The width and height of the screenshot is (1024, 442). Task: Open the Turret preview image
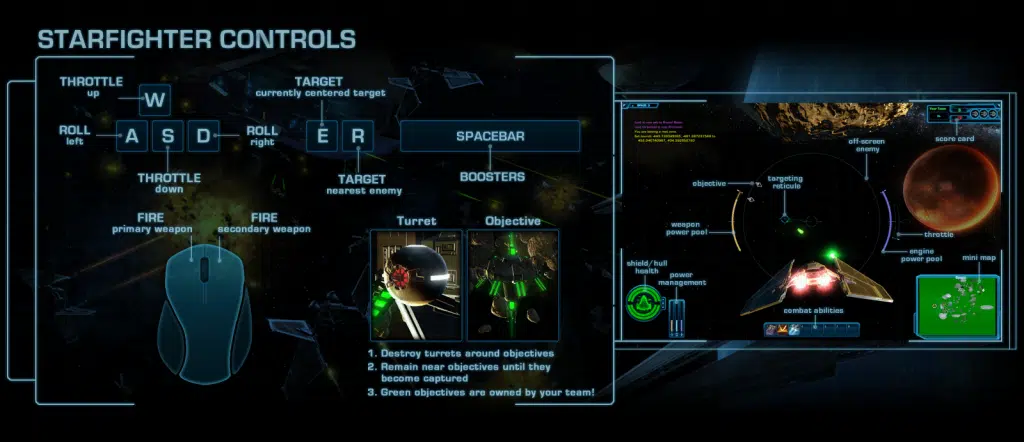(x=416, y=286)
